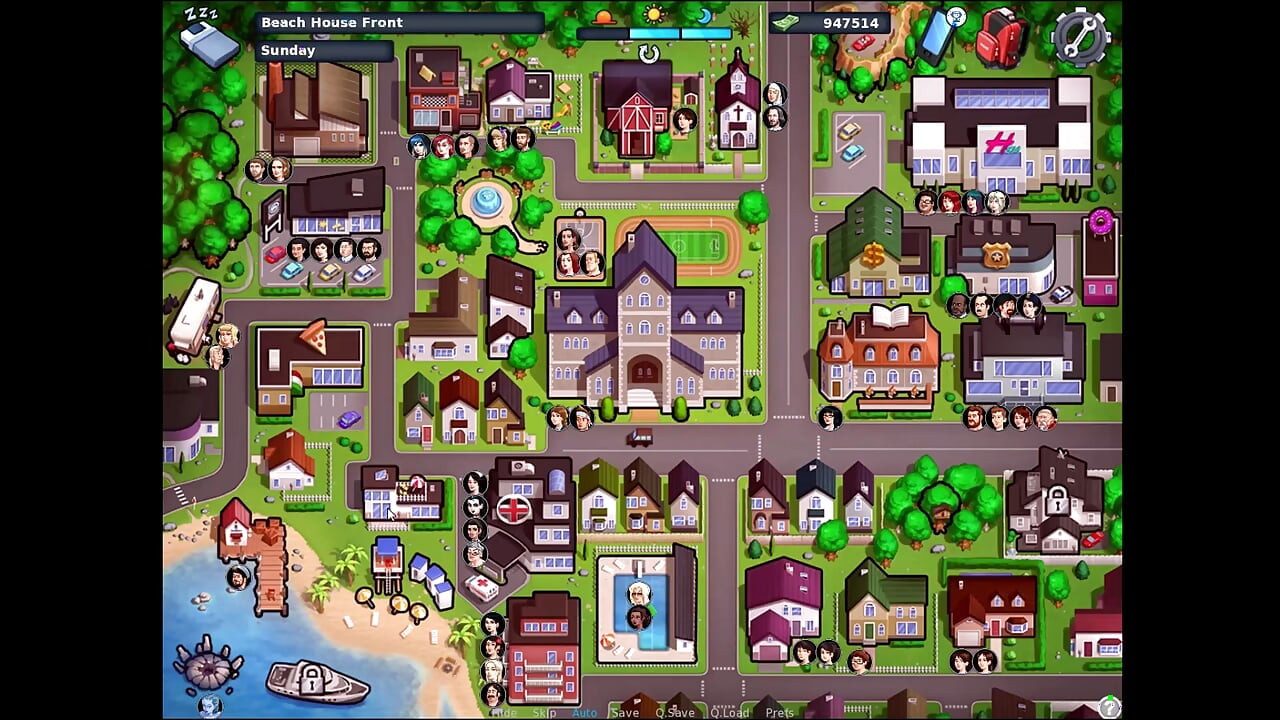
Task: Select Q.Load in the quick menu
Action: coord(730,713)
